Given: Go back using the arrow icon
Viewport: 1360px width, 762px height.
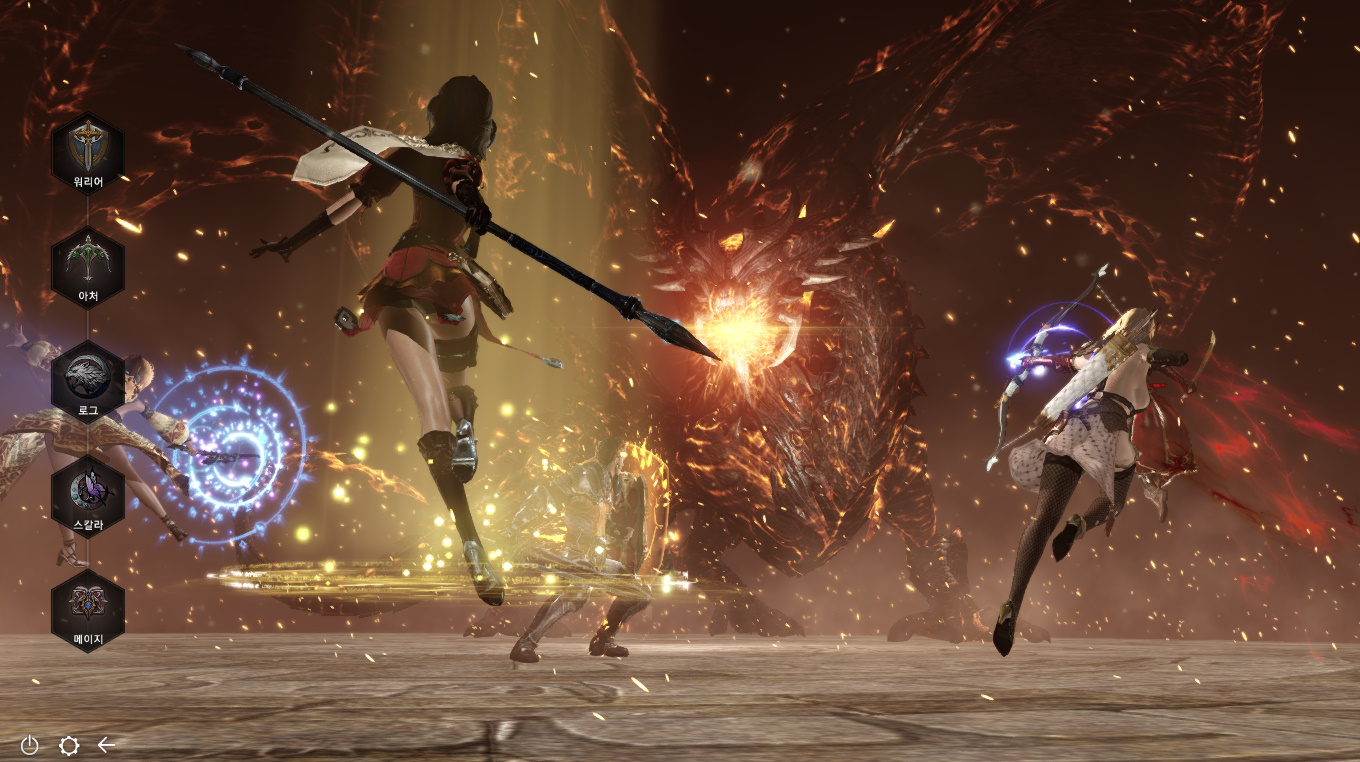Looking at the screenshot, I should (x=107, y=745).
